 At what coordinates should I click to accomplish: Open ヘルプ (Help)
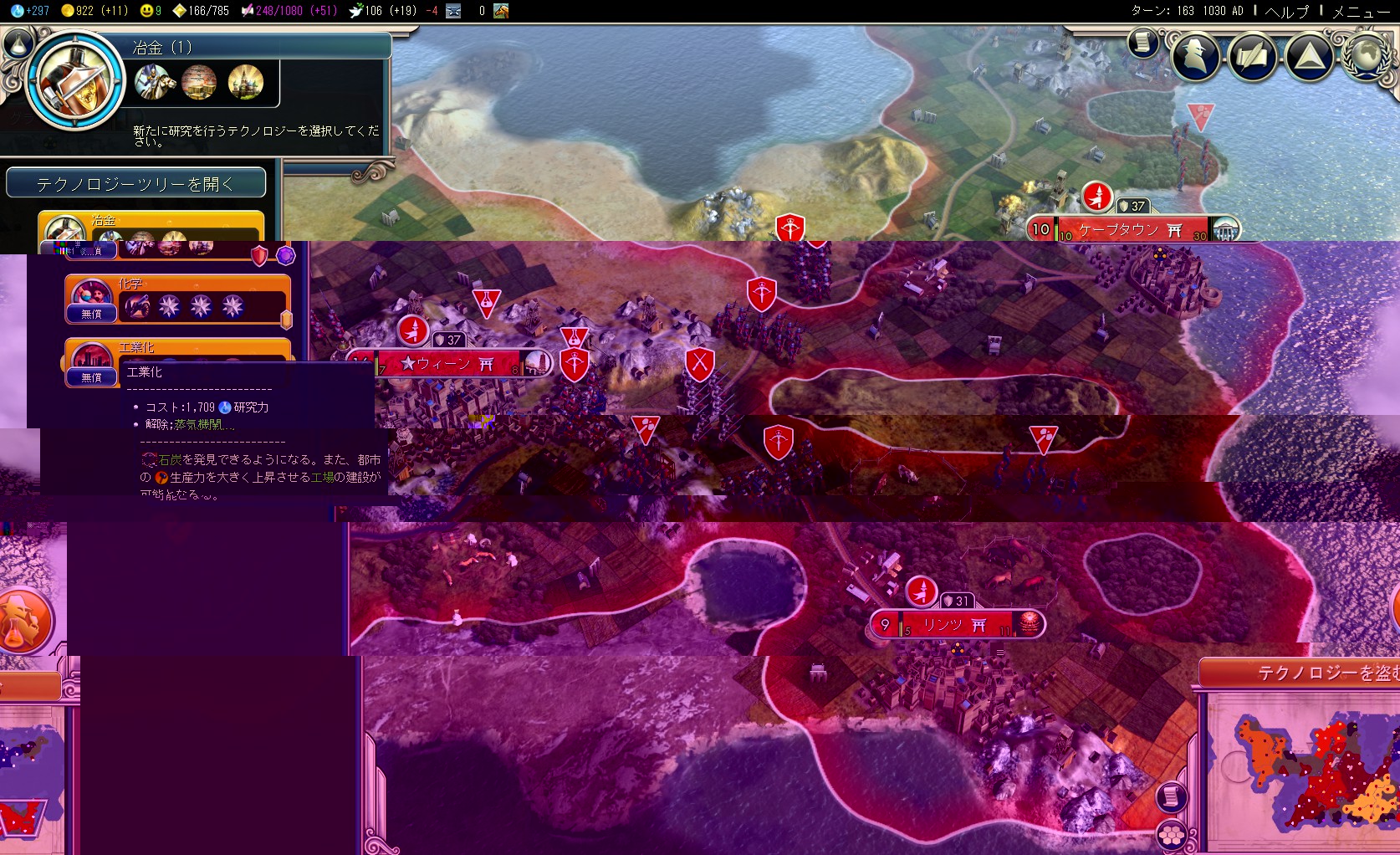tap(1286, 11)
